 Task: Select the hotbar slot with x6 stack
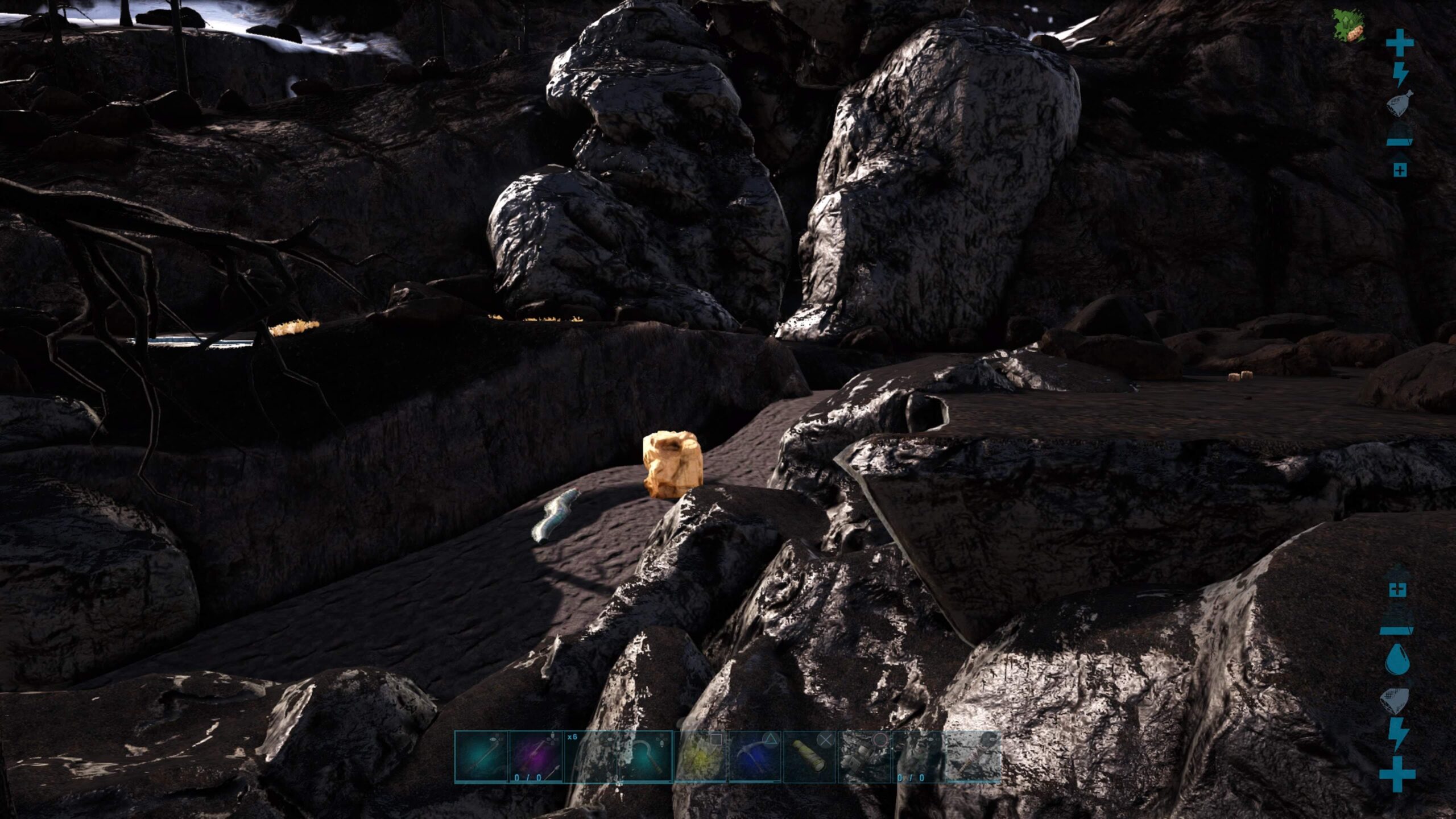(x=590, y=757)
